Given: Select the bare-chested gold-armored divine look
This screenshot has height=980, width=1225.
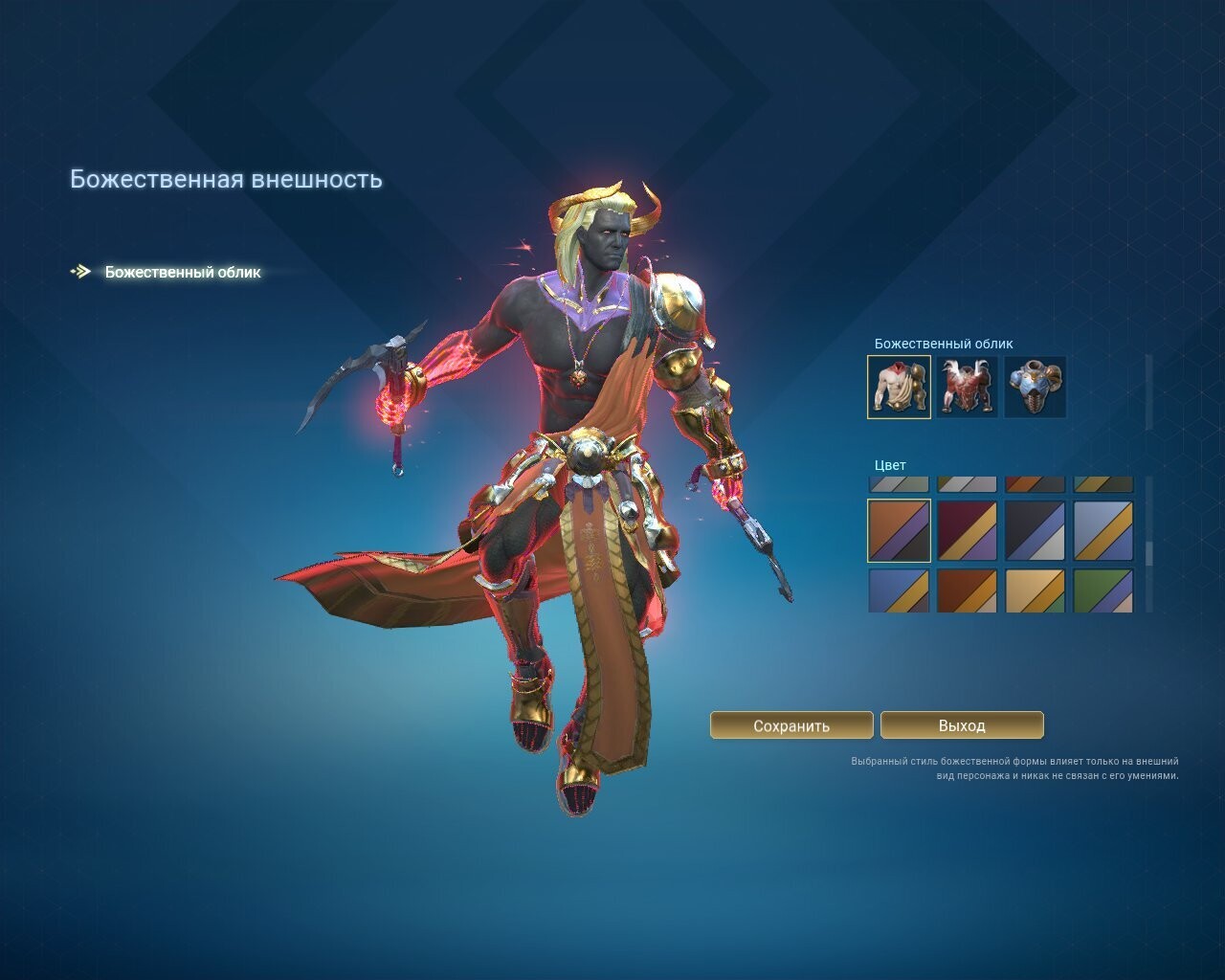Looking at the screenshot, I should [899, 387].
